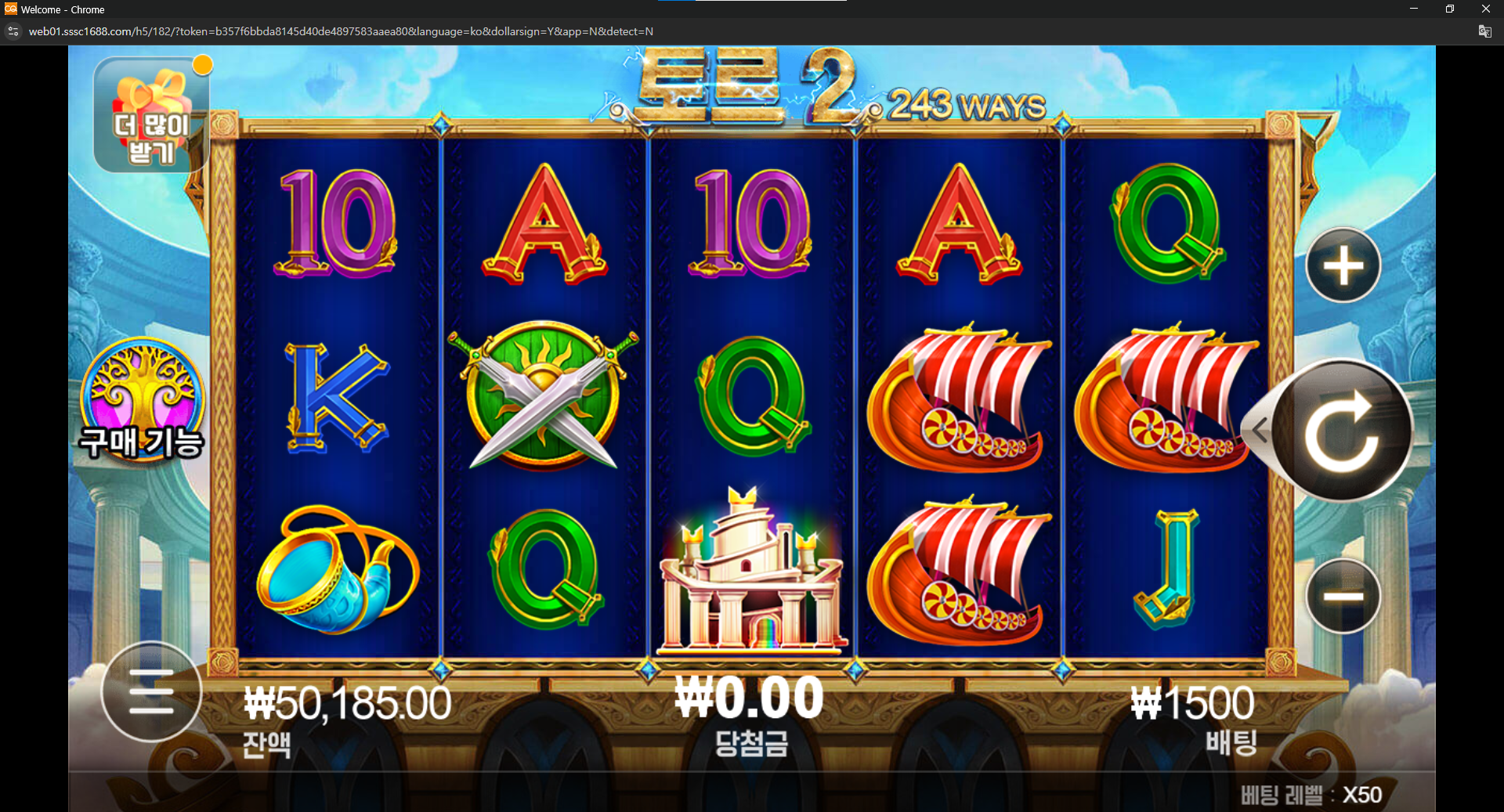Viewport: 1504px width, 812px height.
Task: Open the 구매 기능 buy feature
Action: coord(142,399)
